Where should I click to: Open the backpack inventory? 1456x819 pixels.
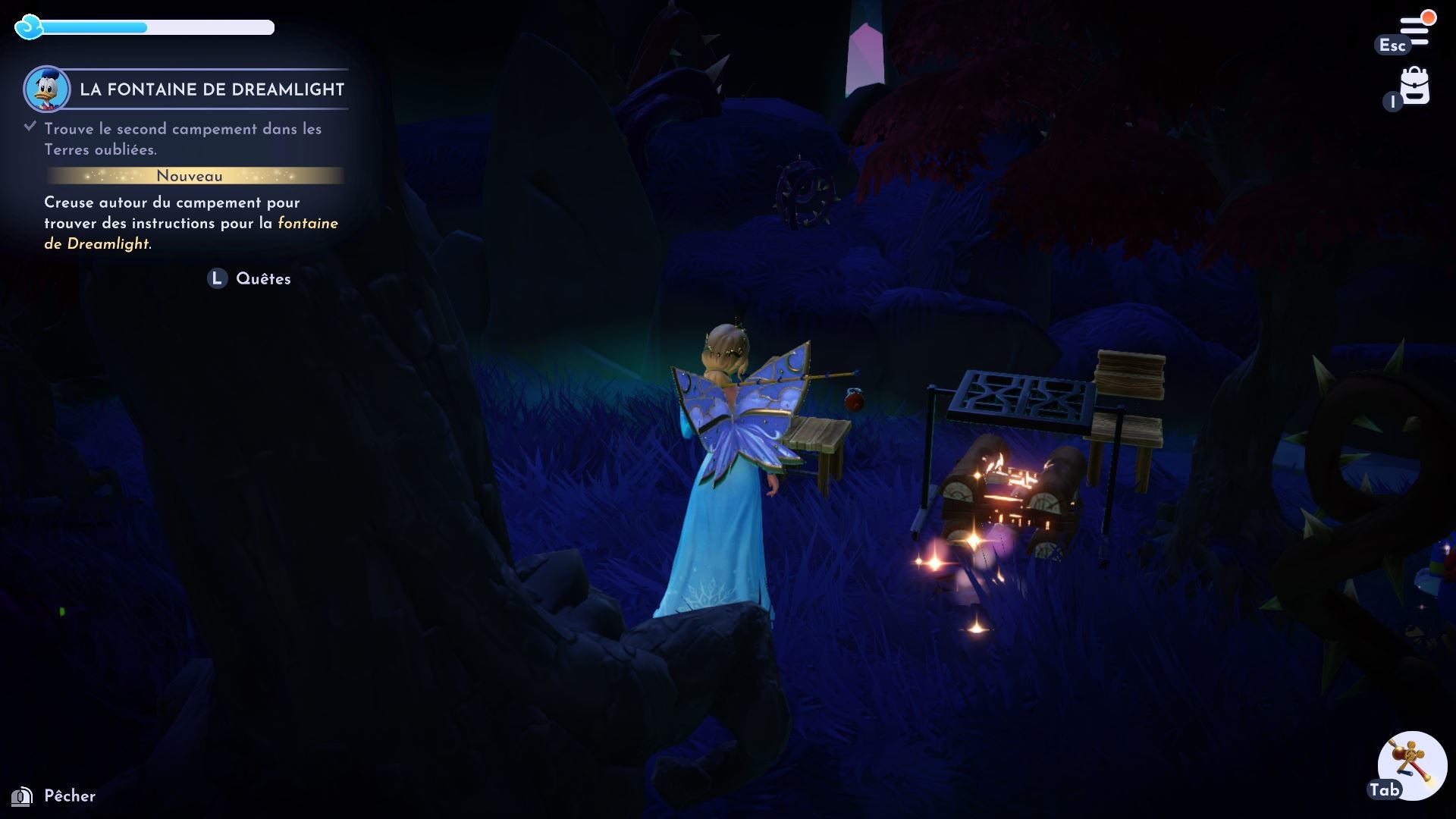click(1414, 87)
